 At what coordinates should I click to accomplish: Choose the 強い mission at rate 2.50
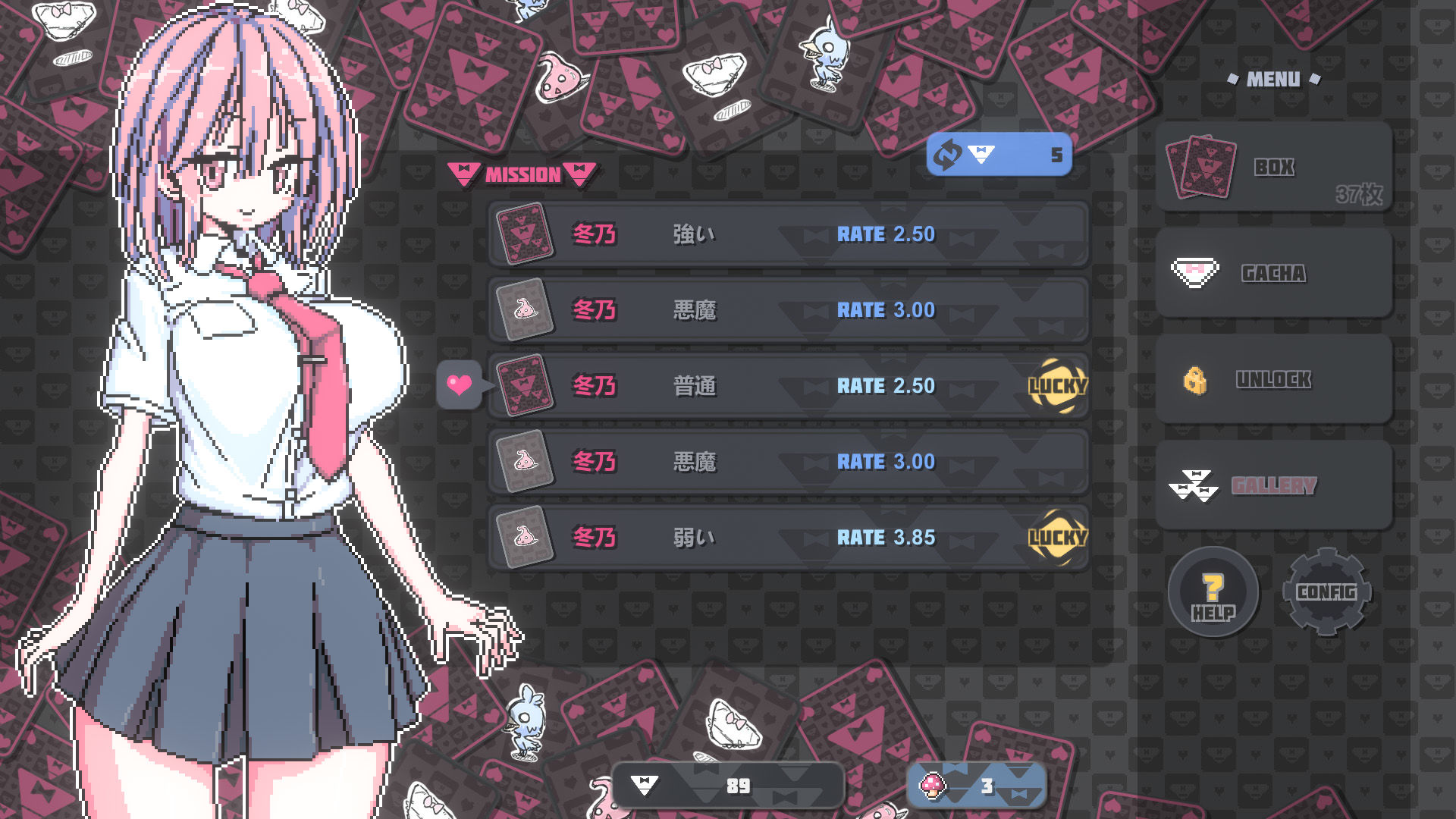point(789,234)
